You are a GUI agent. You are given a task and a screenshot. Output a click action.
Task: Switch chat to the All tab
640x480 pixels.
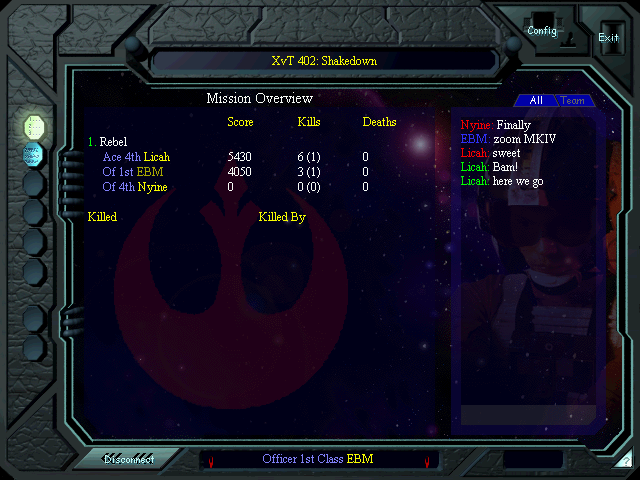pyautogui.click(x=536, y=100)
